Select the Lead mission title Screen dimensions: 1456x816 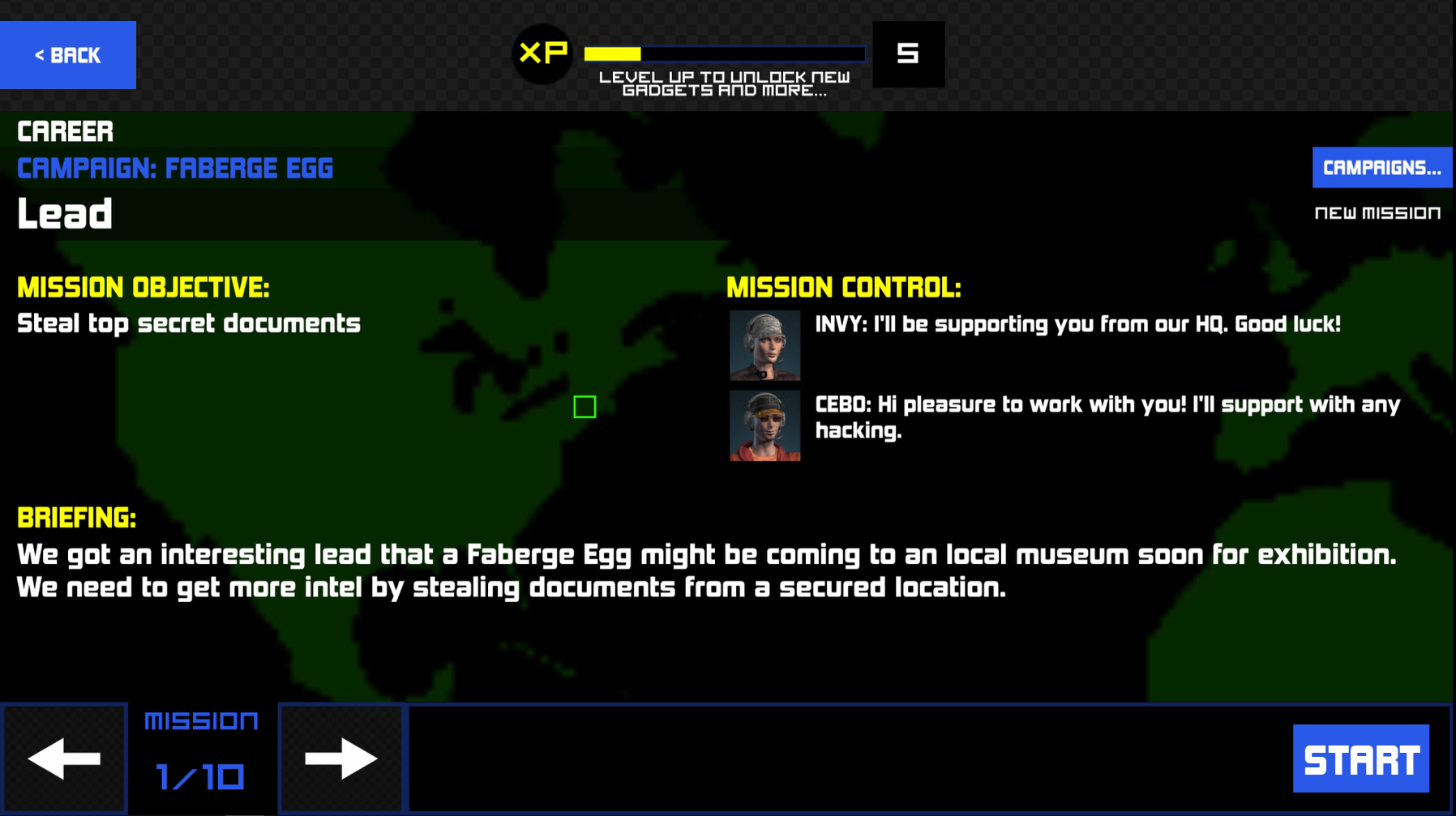(x=64, y=213)
